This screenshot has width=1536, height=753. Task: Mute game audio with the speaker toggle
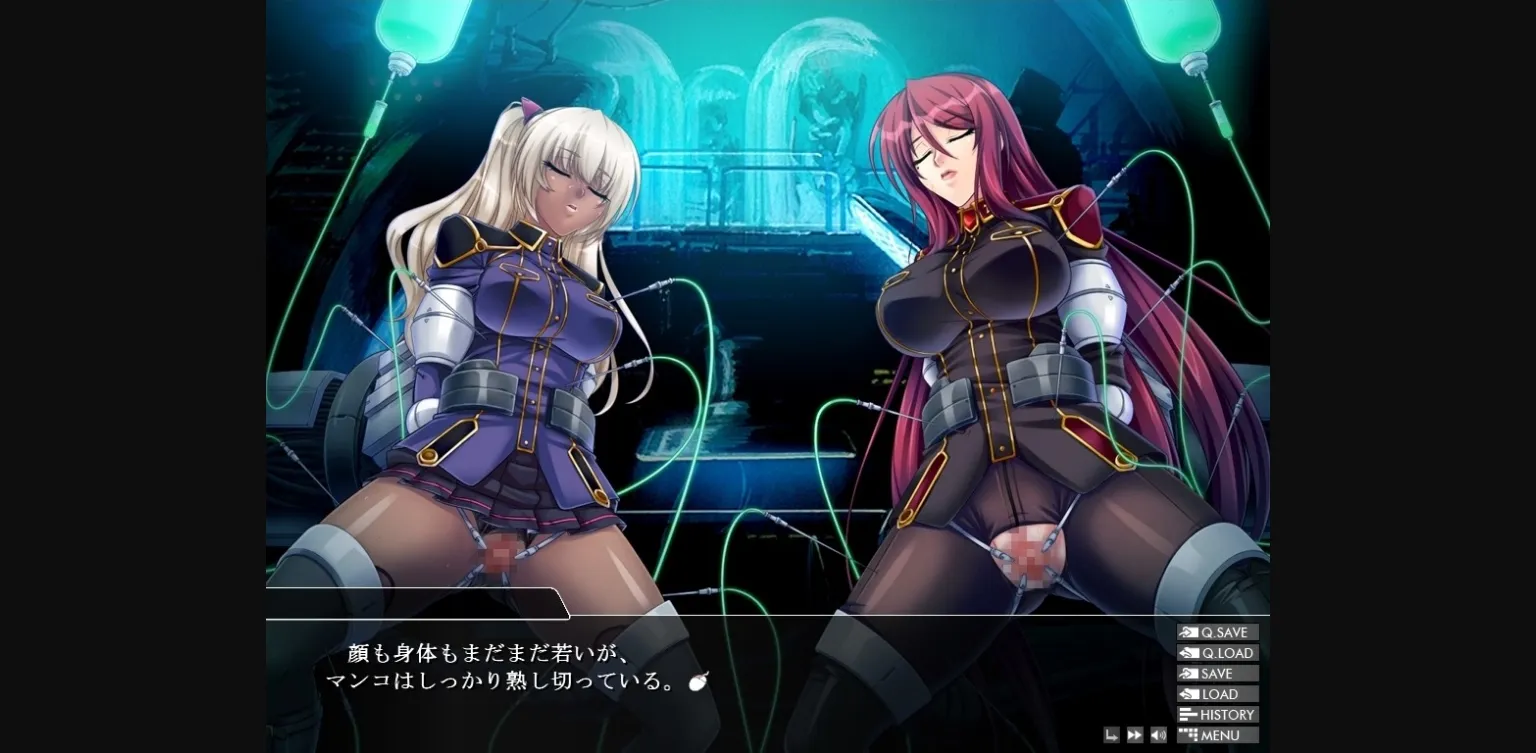click(x=1158, y=735)
